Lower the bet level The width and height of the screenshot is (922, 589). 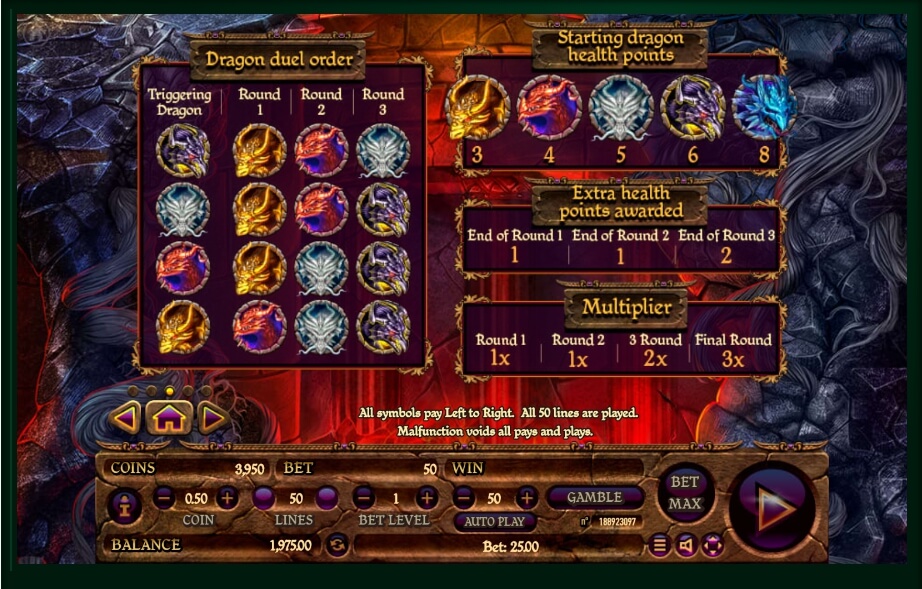[364, 497]
